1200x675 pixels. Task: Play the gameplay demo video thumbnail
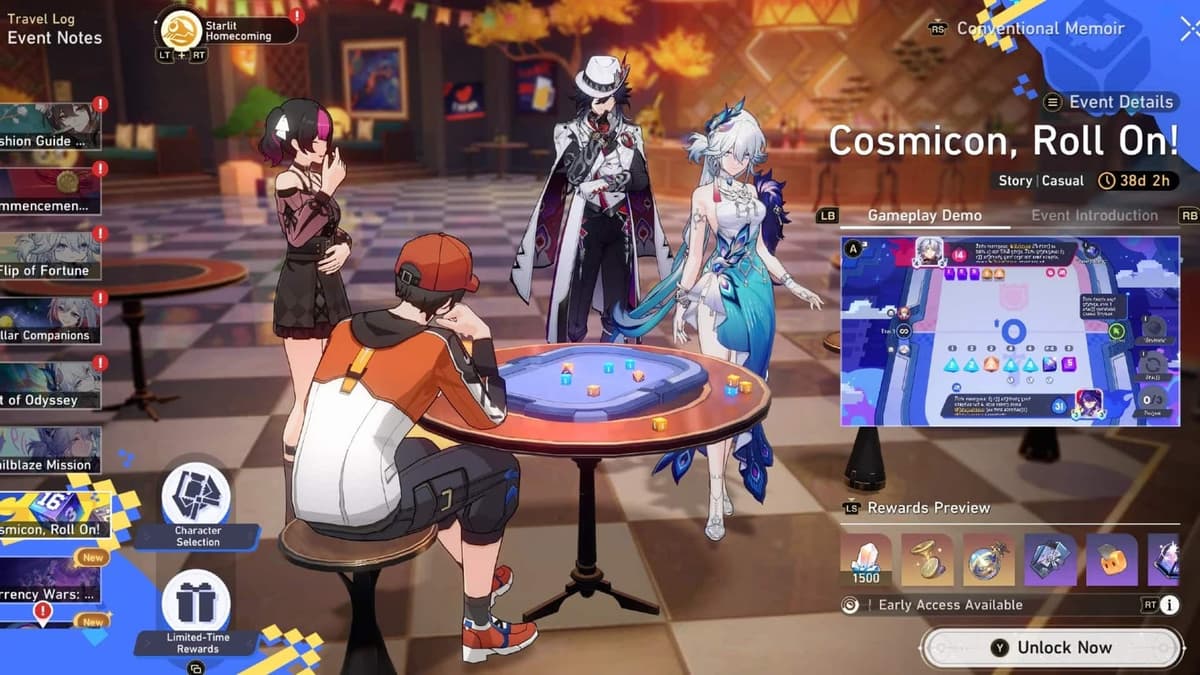pos(1009,330)
